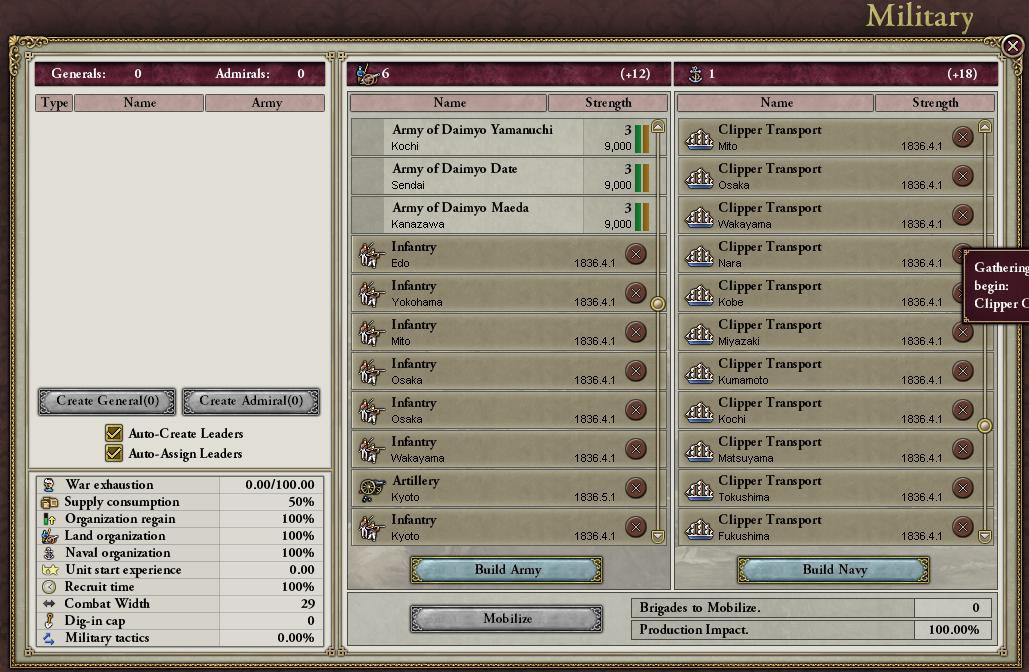Image resolution: width=1029 pixels, height=672 pixels.
Task: Click the Create General button
Action: coord(107,401)
